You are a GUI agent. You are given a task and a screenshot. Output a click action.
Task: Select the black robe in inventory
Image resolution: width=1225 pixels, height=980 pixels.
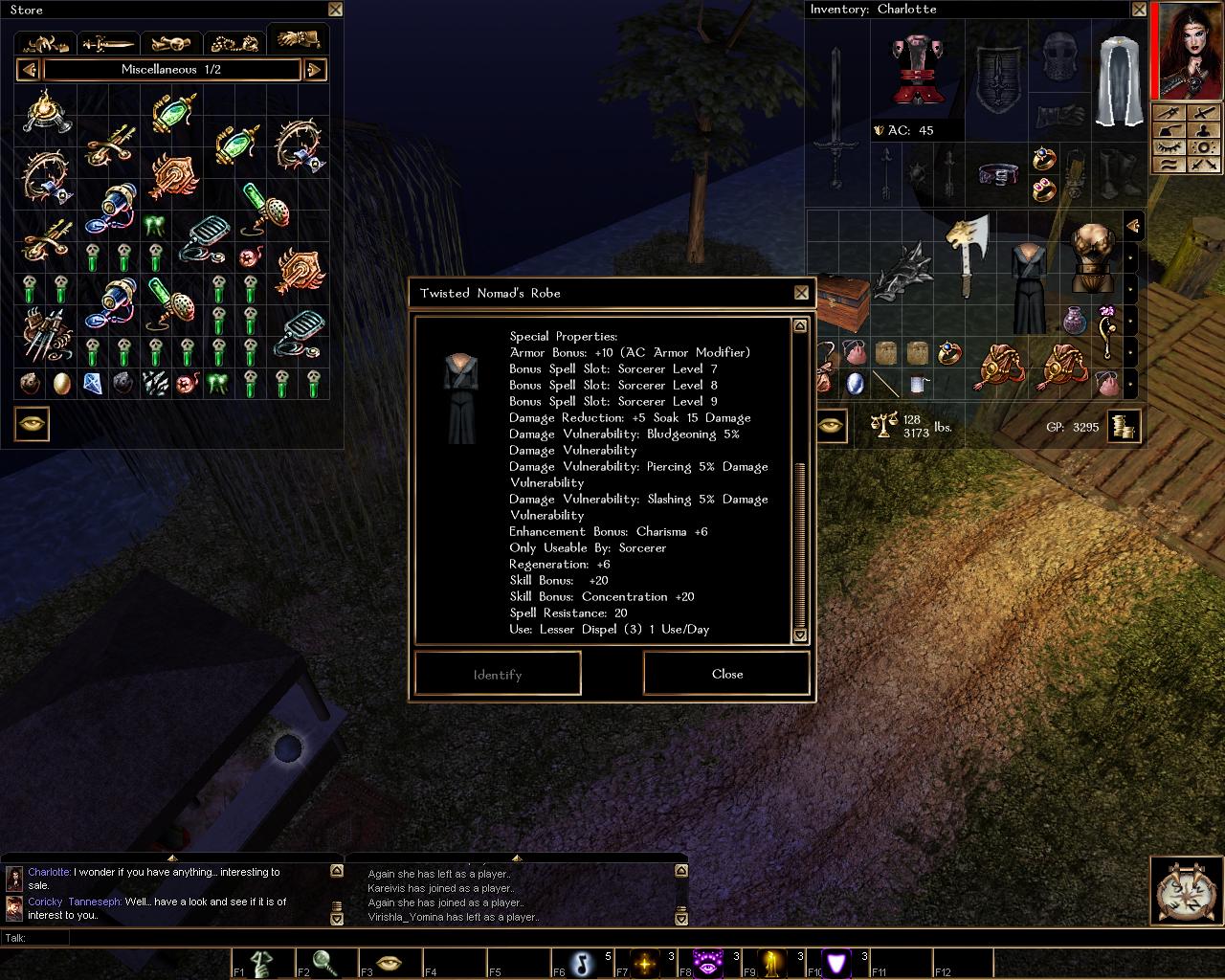pos(1028,287)
